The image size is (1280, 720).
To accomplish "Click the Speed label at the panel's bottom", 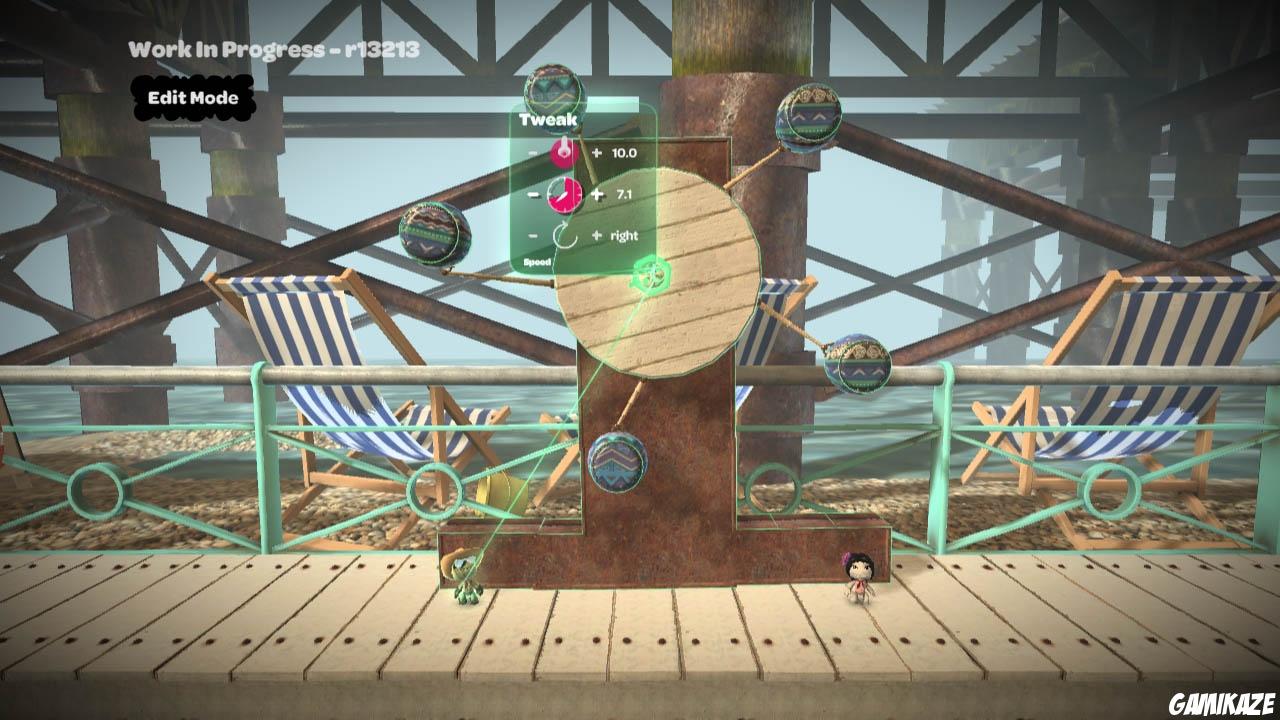I will tap(537, 262).
